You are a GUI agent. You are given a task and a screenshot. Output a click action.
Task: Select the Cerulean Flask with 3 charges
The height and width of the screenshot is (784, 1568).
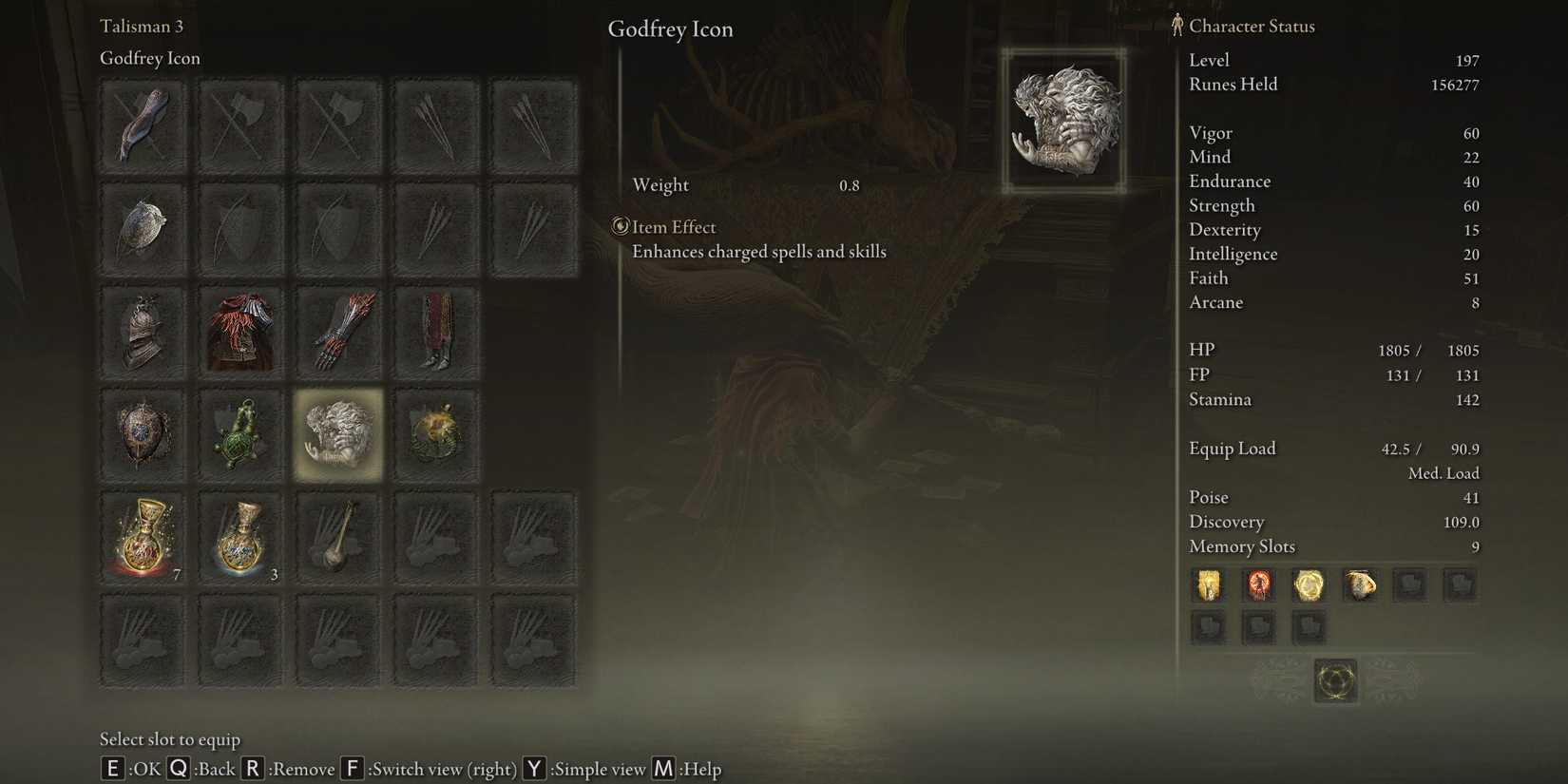coord(239,537)
